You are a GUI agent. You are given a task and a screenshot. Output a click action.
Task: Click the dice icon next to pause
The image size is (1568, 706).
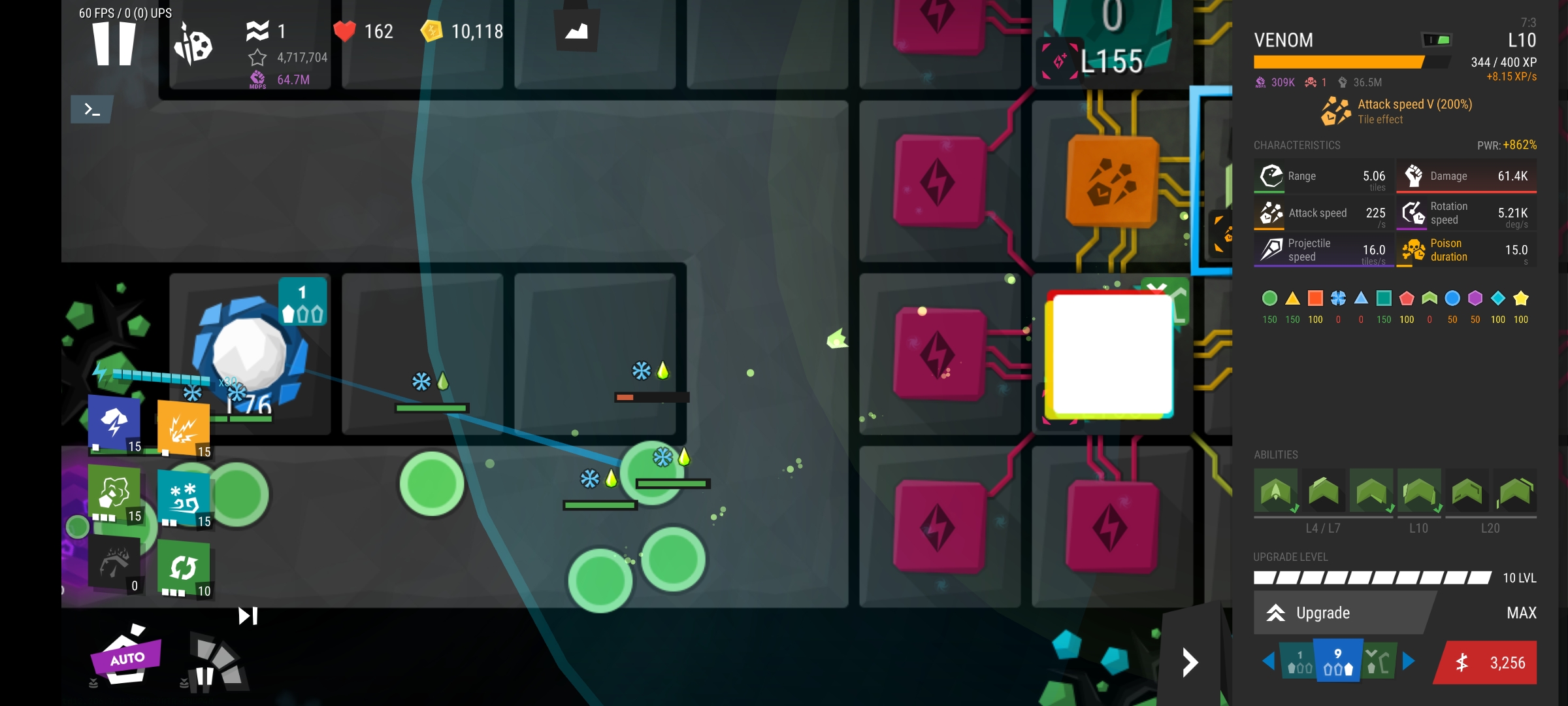tap(193, 45)
